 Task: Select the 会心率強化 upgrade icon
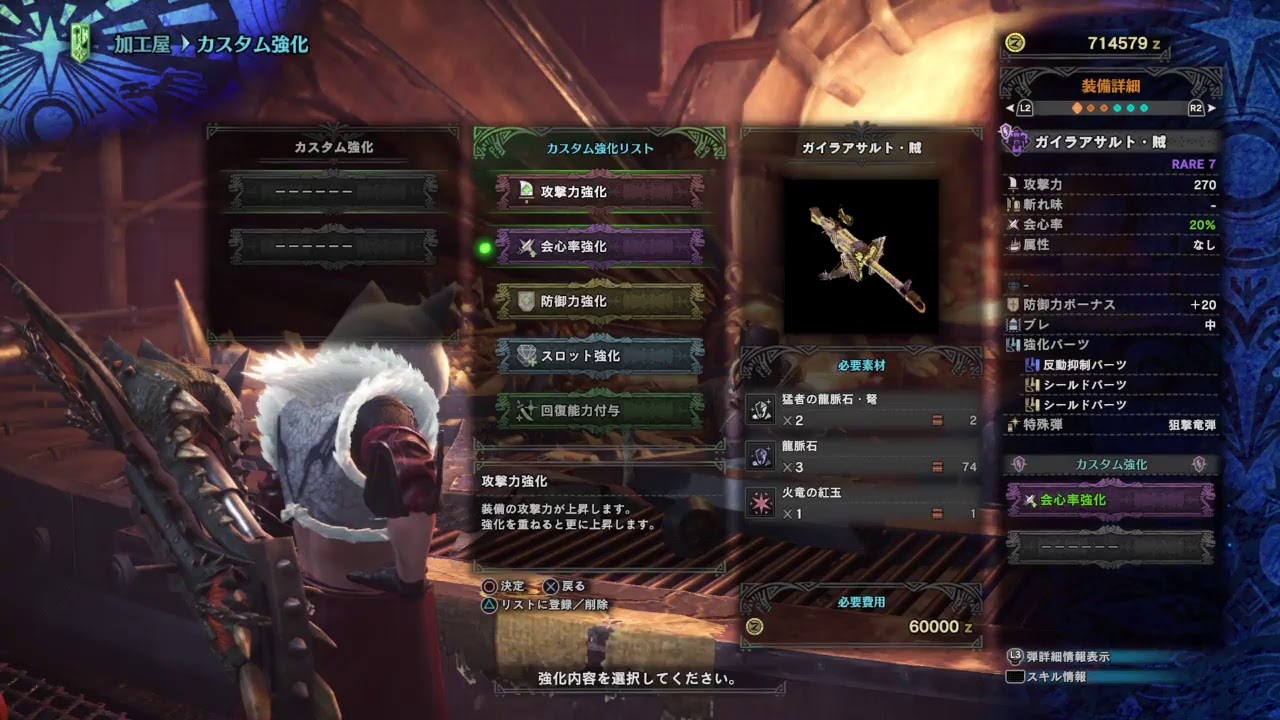(523, 246)
